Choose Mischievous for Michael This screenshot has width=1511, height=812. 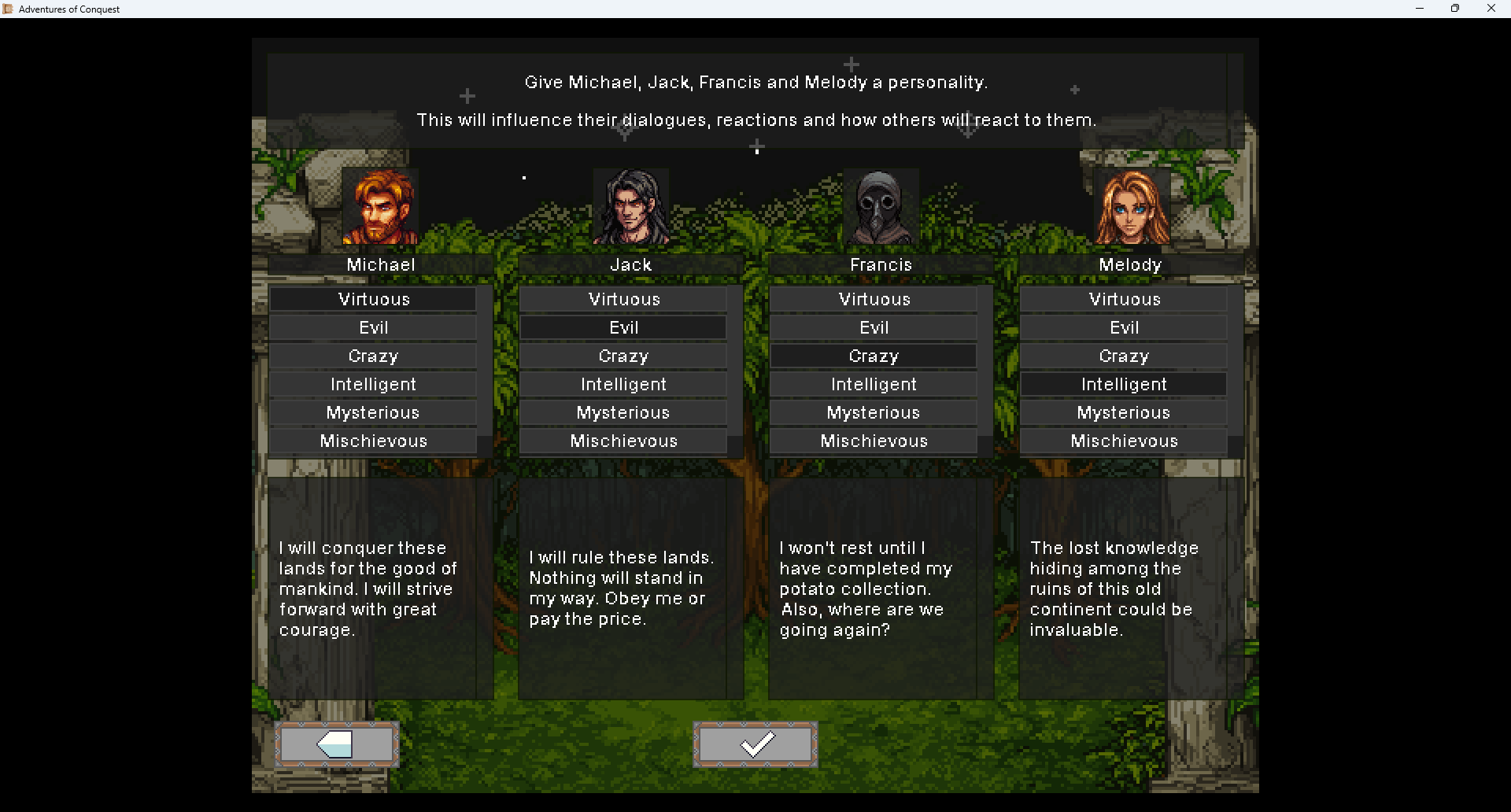pyautogui.click(x=373, y=441)
